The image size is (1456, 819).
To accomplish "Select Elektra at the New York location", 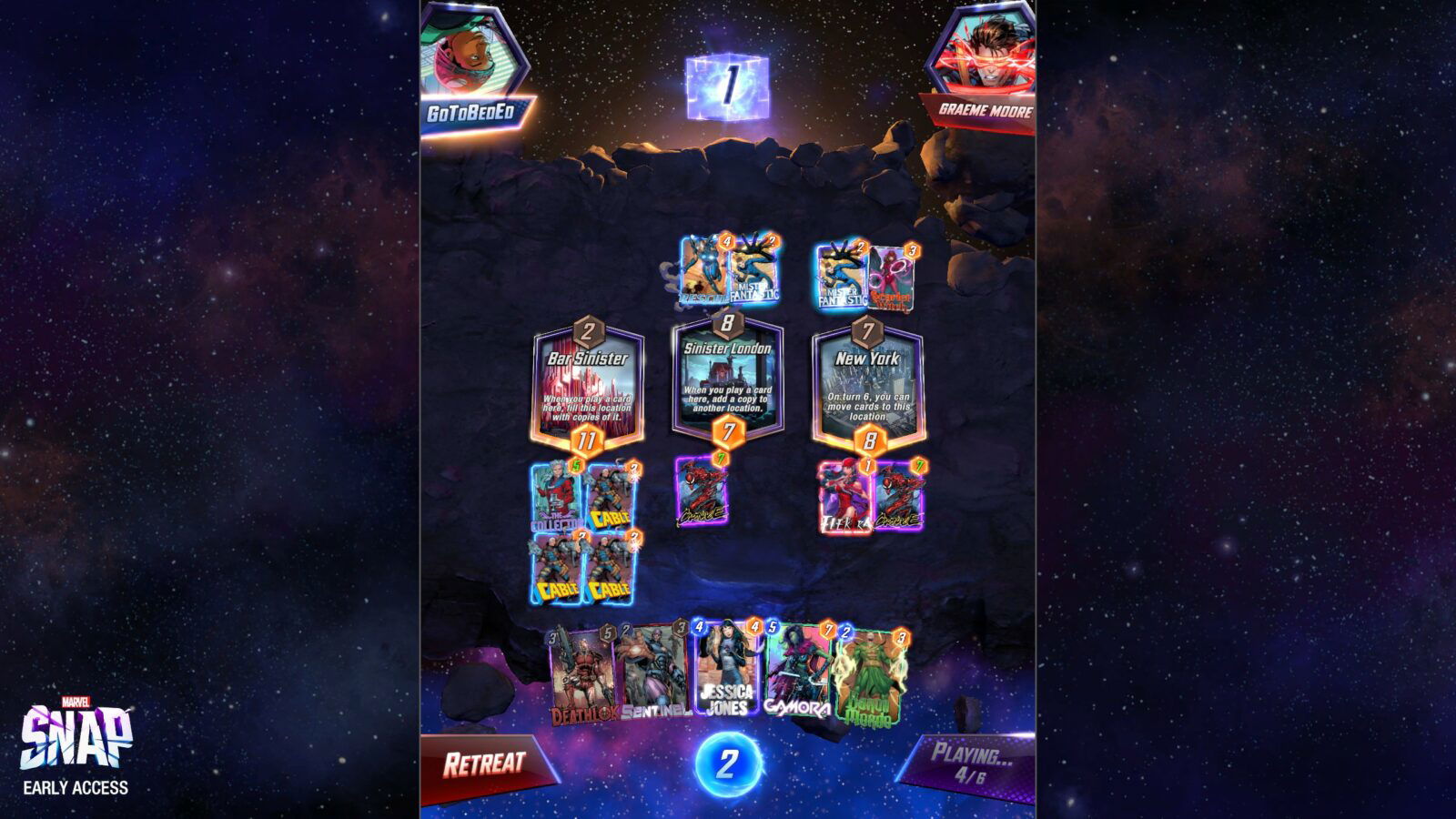I will coord(844,496).
